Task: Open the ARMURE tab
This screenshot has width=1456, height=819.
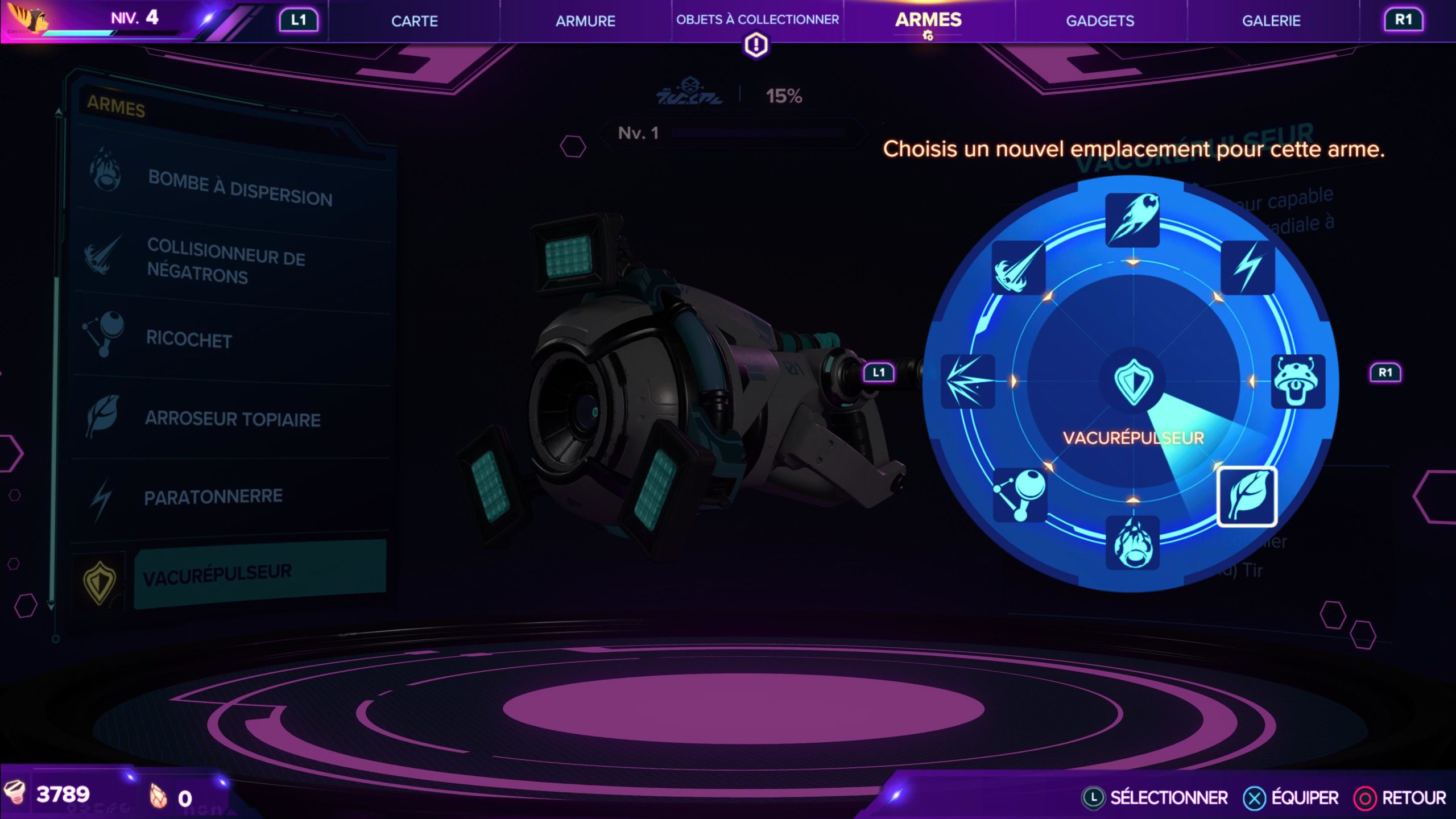Action: [585, 21]
